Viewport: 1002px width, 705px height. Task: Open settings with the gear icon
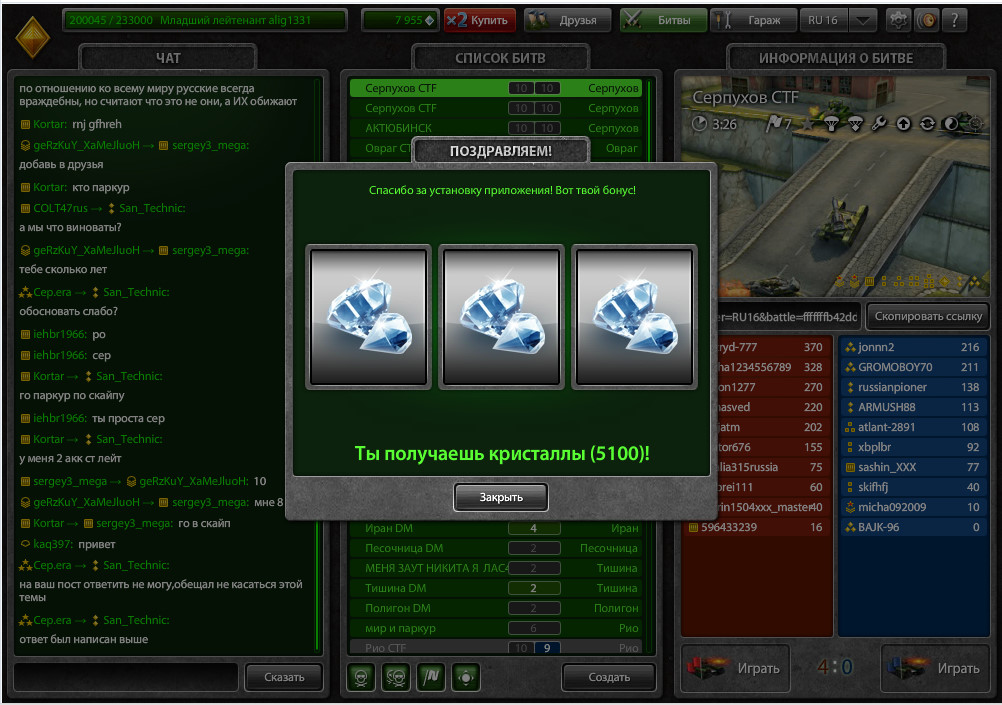click(x=898, y=20)
